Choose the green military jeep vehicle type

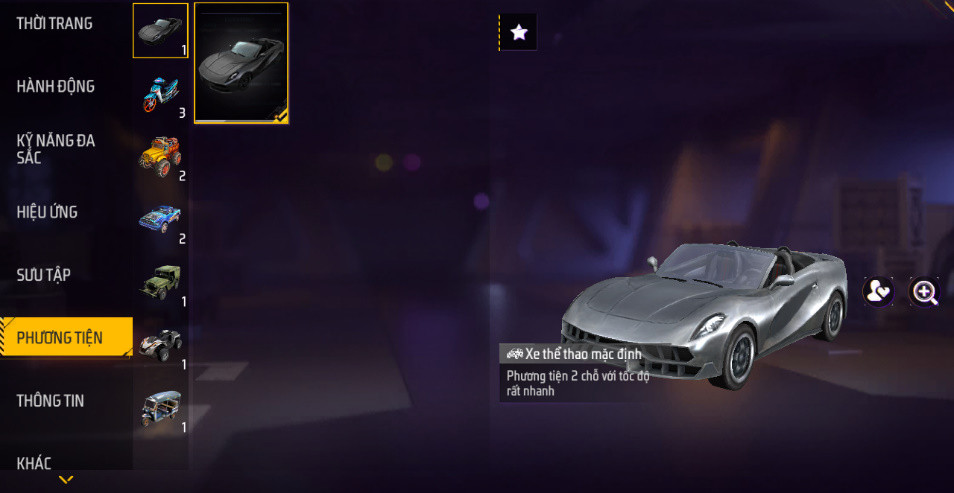tap(160, 283)
